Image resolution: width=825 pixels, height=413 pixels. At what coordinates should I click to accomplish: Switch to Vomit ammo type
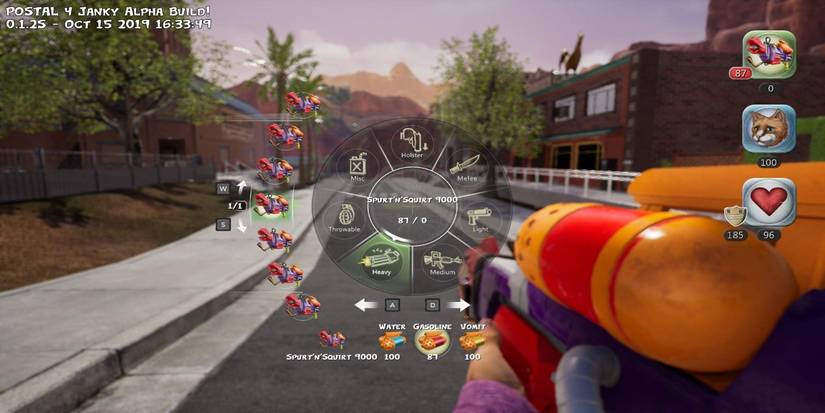[x=472, y=342]
